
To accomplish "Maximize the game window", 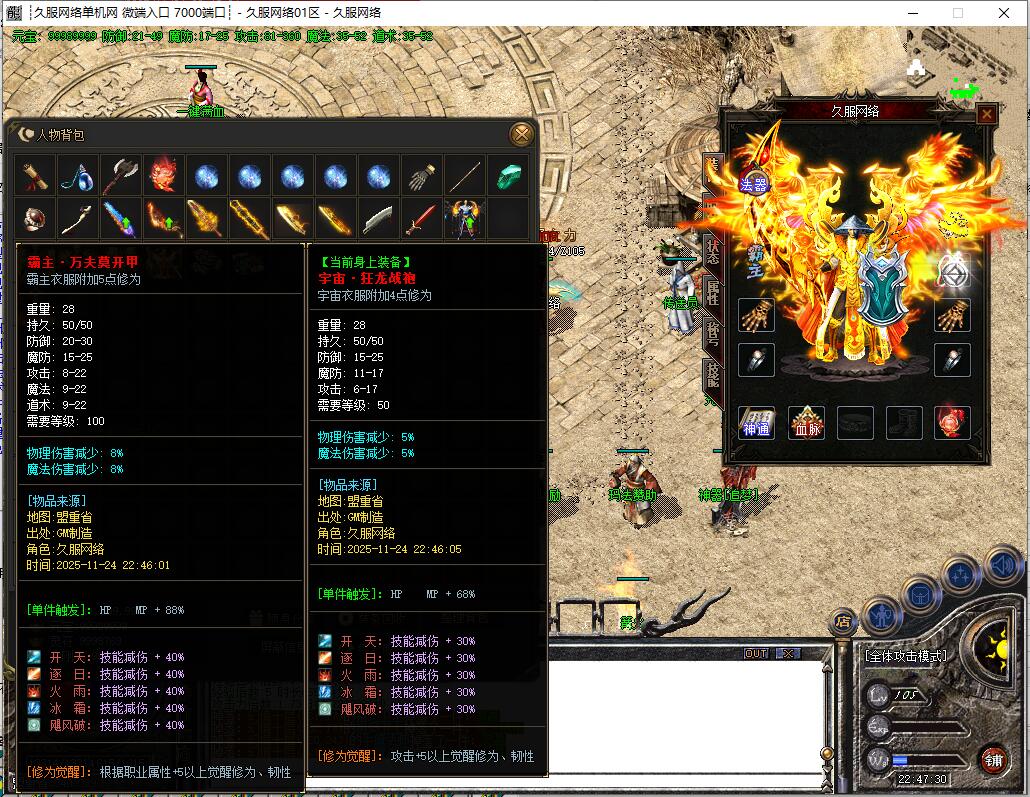I will pyautogui.click(x=957, y=13).
